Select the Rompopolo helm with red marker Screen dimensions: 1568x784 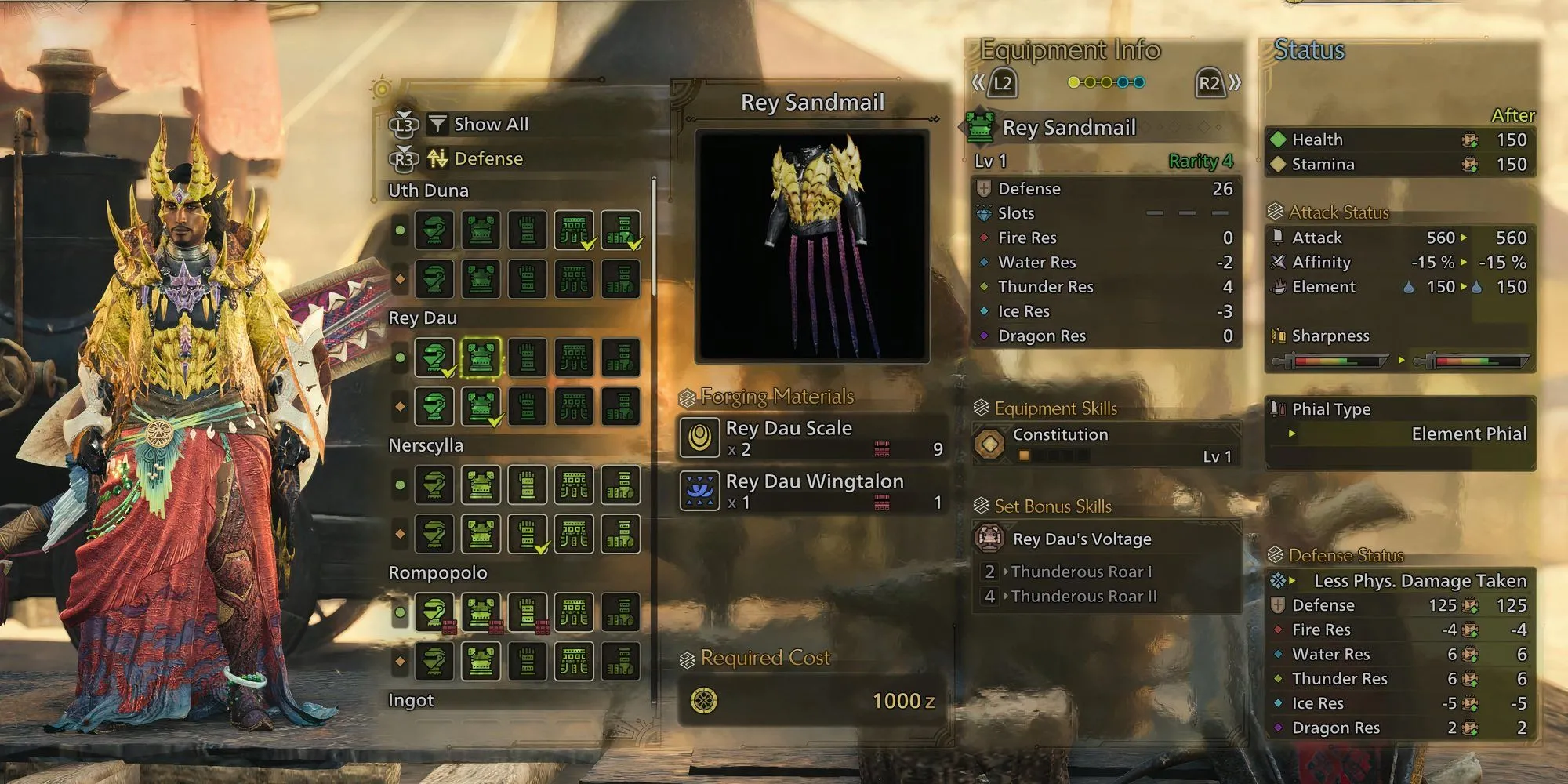pyautogui.click(x=434, y=612)
